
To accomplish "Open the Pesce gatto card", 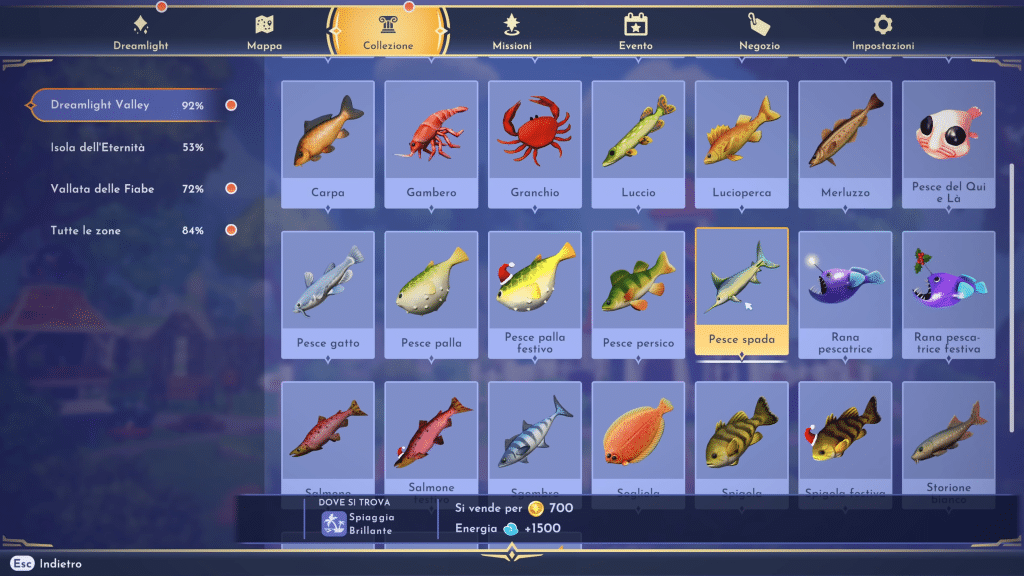I will [x=328, y=294].
